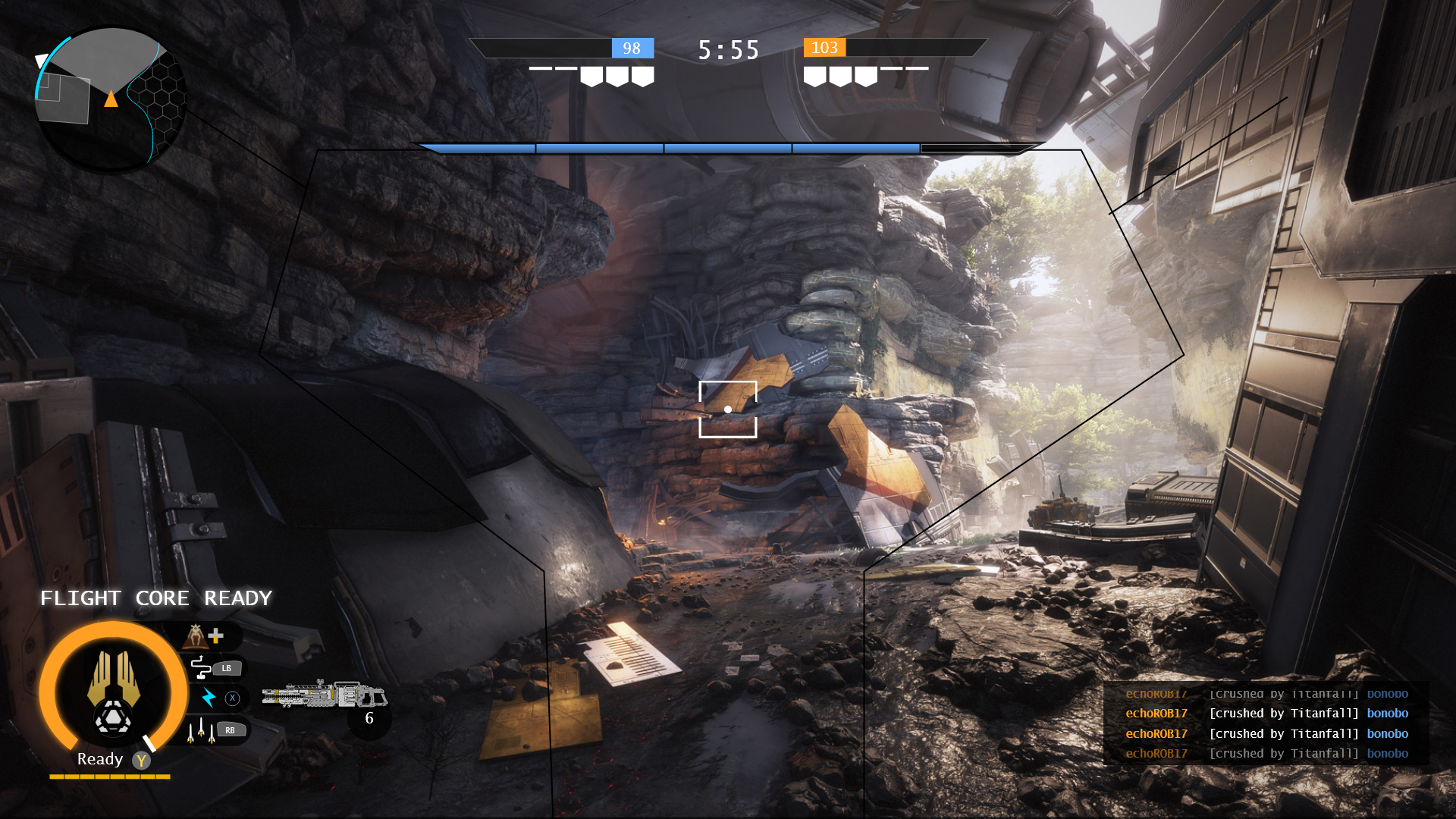1456x819 pixels.
Task: Use the blue lightning bolt ability
Action: point(209,698)
